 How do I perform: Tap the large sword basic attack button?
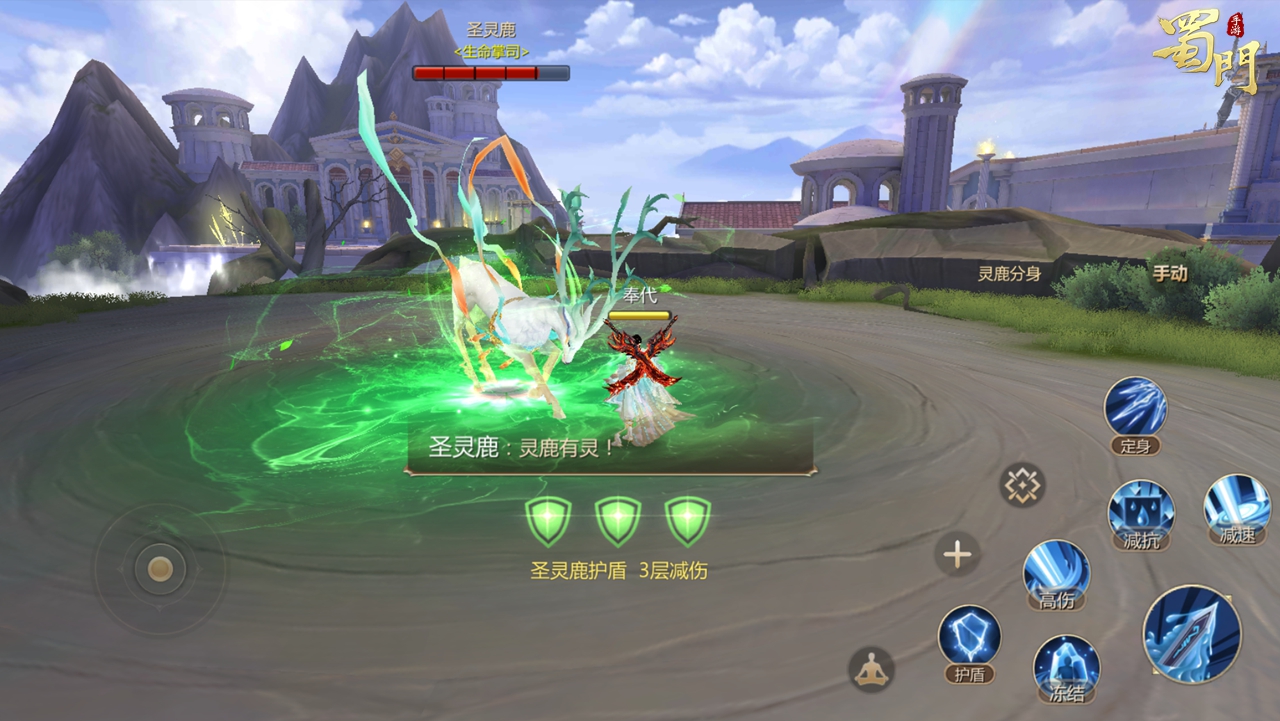[x=1191, y=634]
